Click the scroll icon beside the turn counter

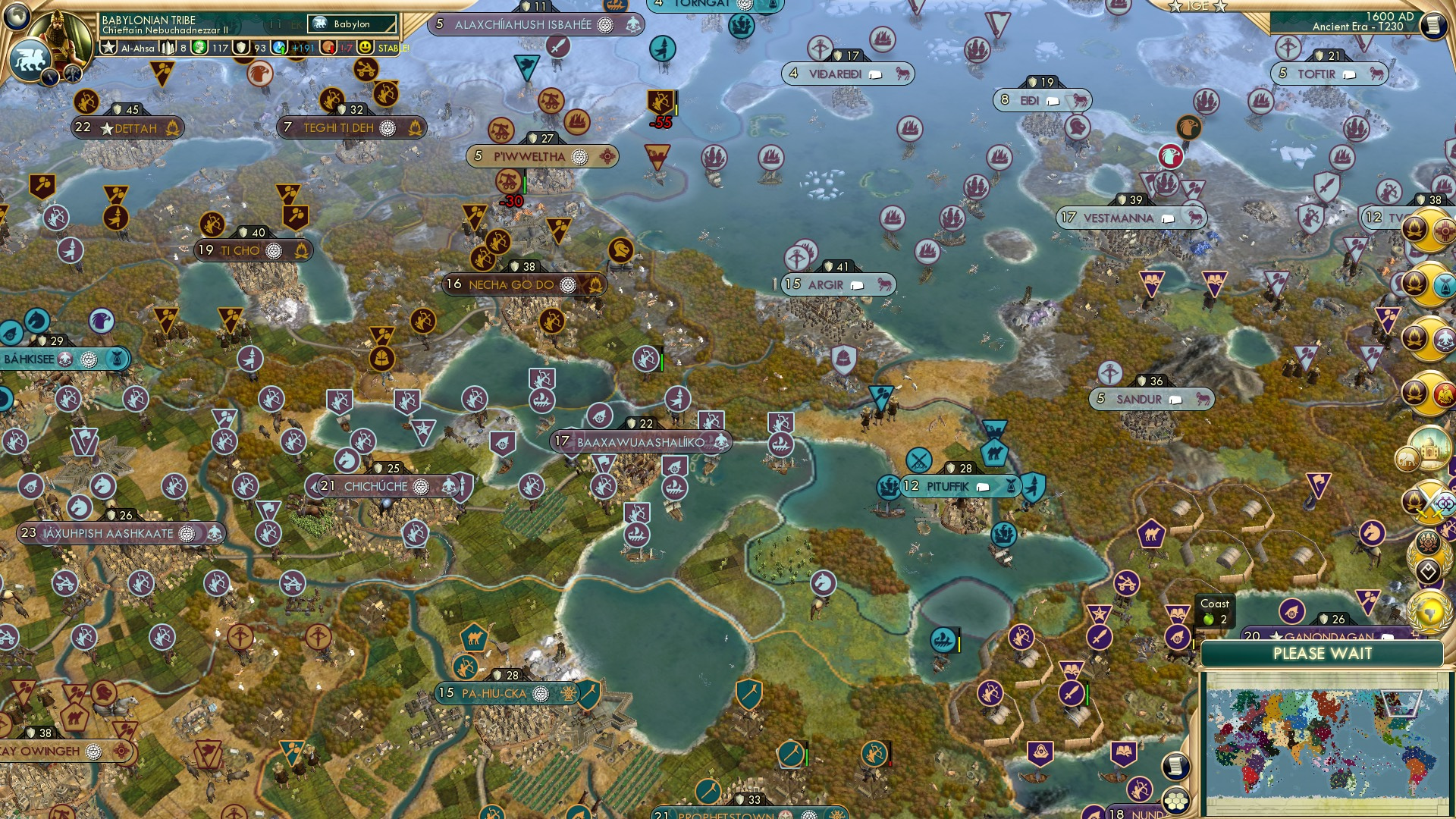click(1433, 25)
